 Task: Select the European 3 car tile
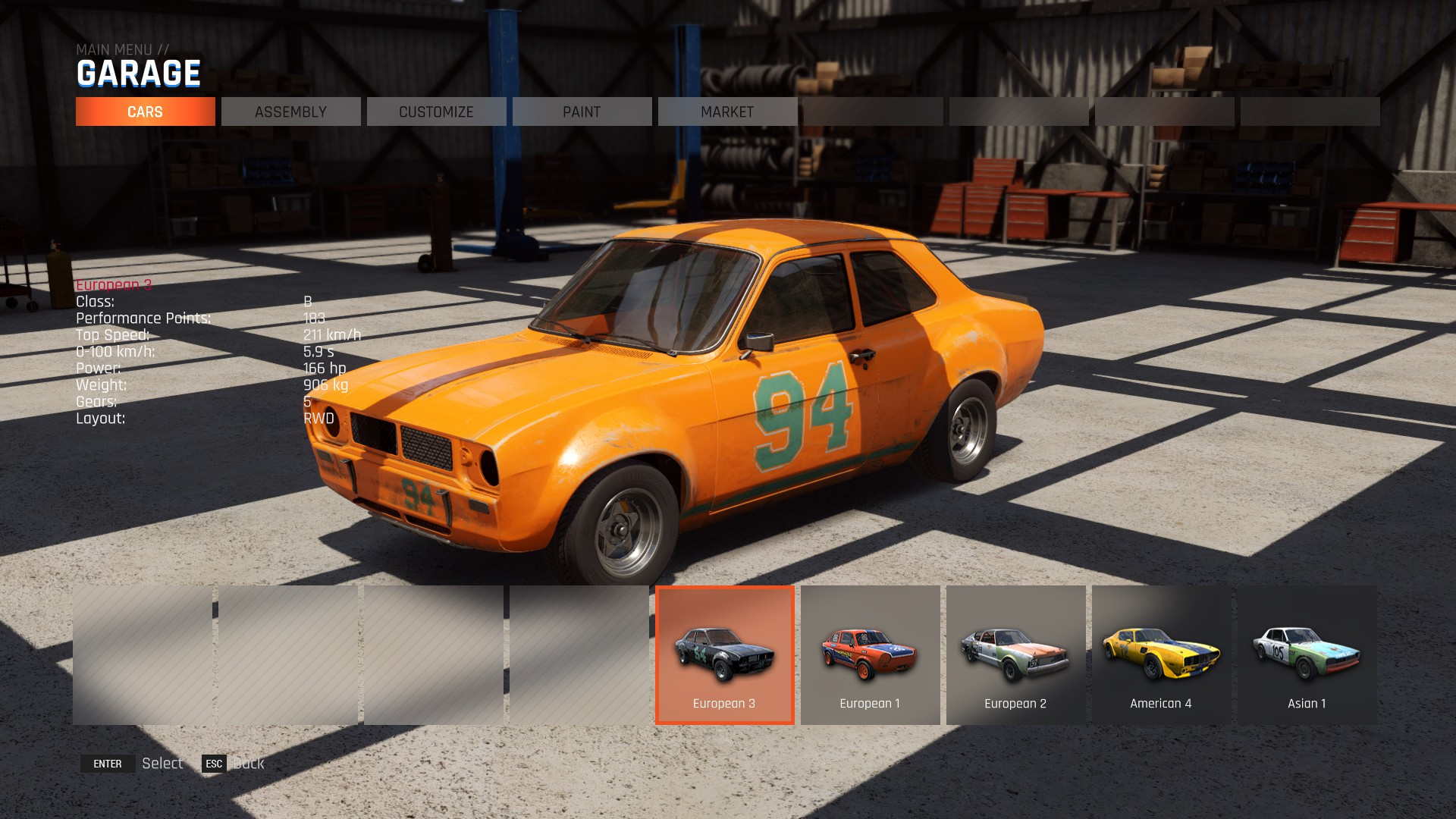pos(724,654)
